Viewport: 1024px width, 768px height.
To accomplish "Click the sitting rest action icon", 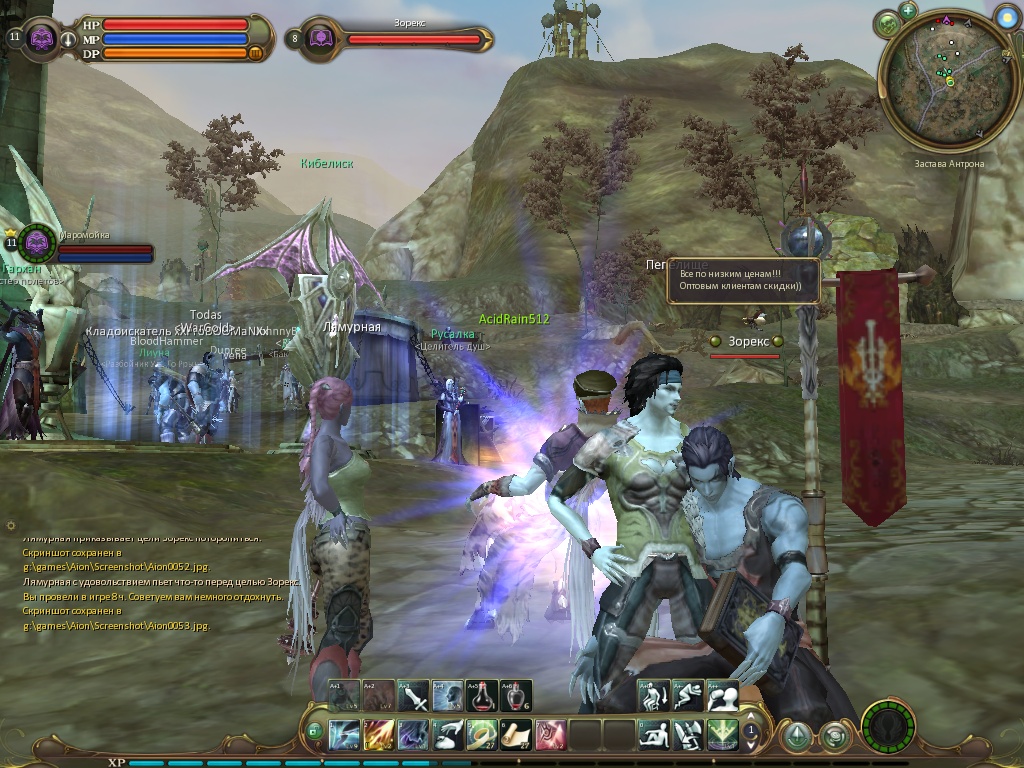I will (654, 735).
